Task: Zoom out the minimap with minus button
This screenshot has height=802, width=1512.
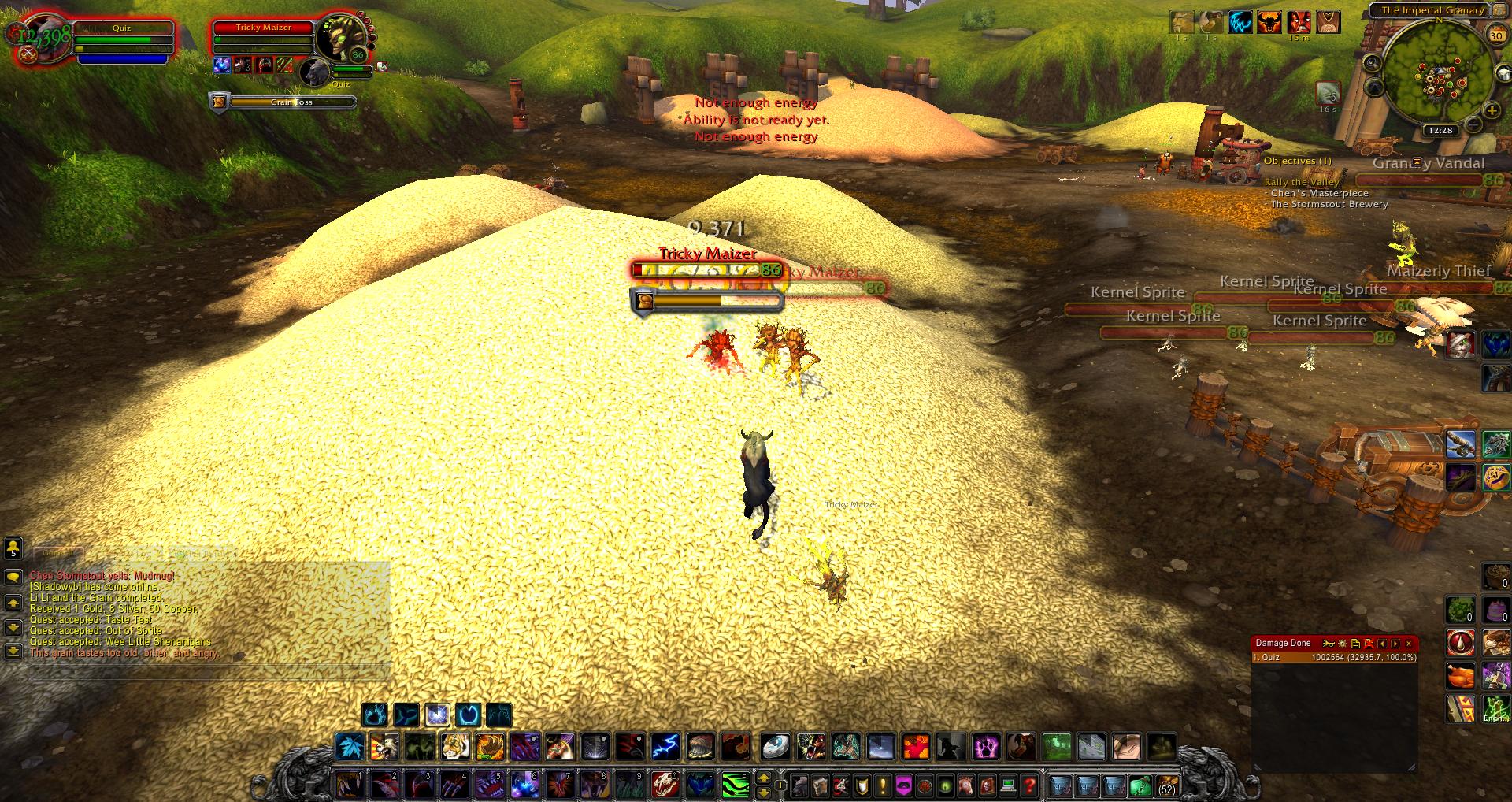Action: (1473, 124)
